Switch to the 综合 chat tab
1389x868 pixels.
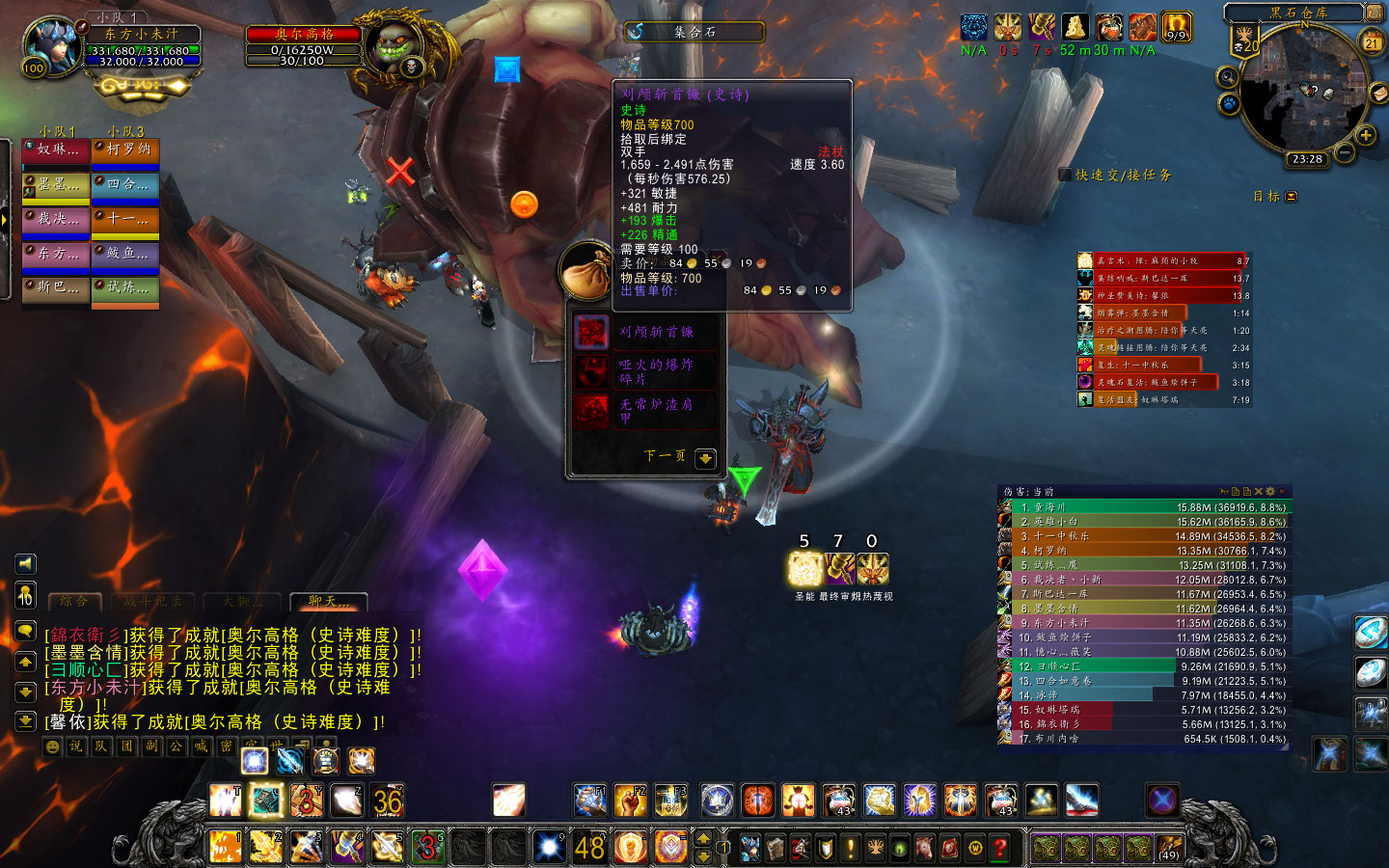74,602
